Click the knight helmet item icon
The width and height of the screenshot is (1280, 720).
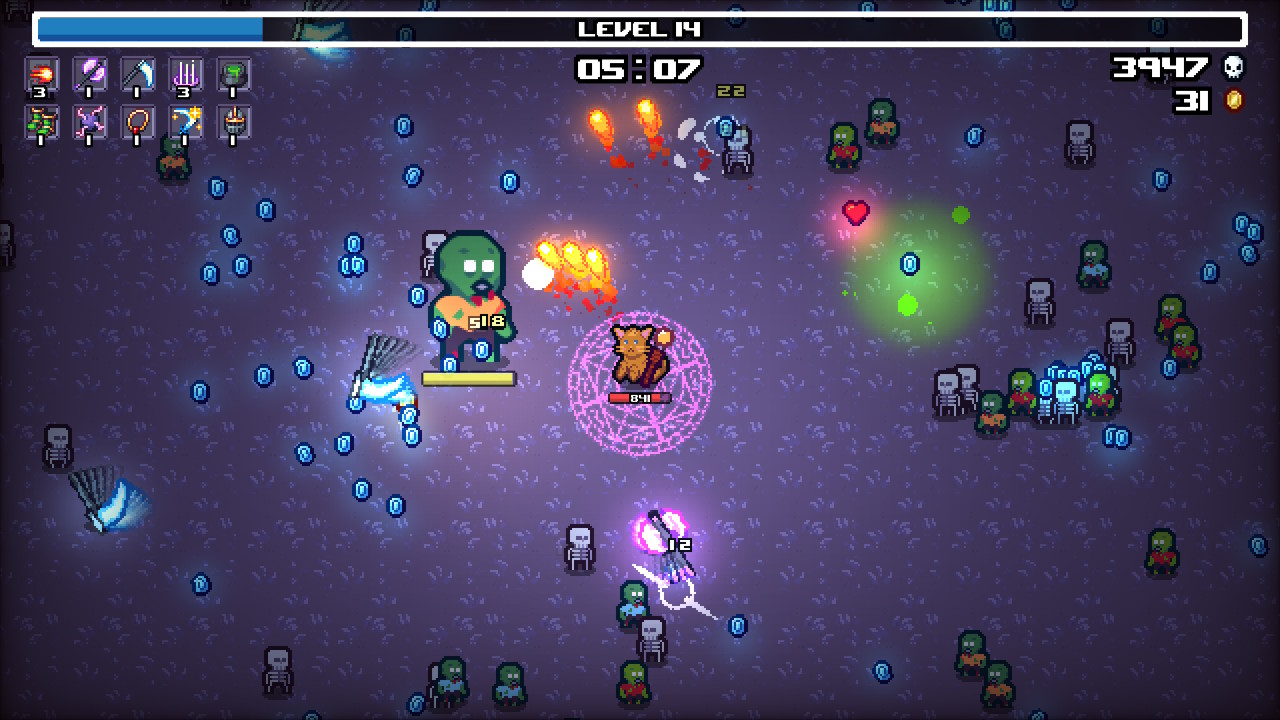tap(234, 122)
